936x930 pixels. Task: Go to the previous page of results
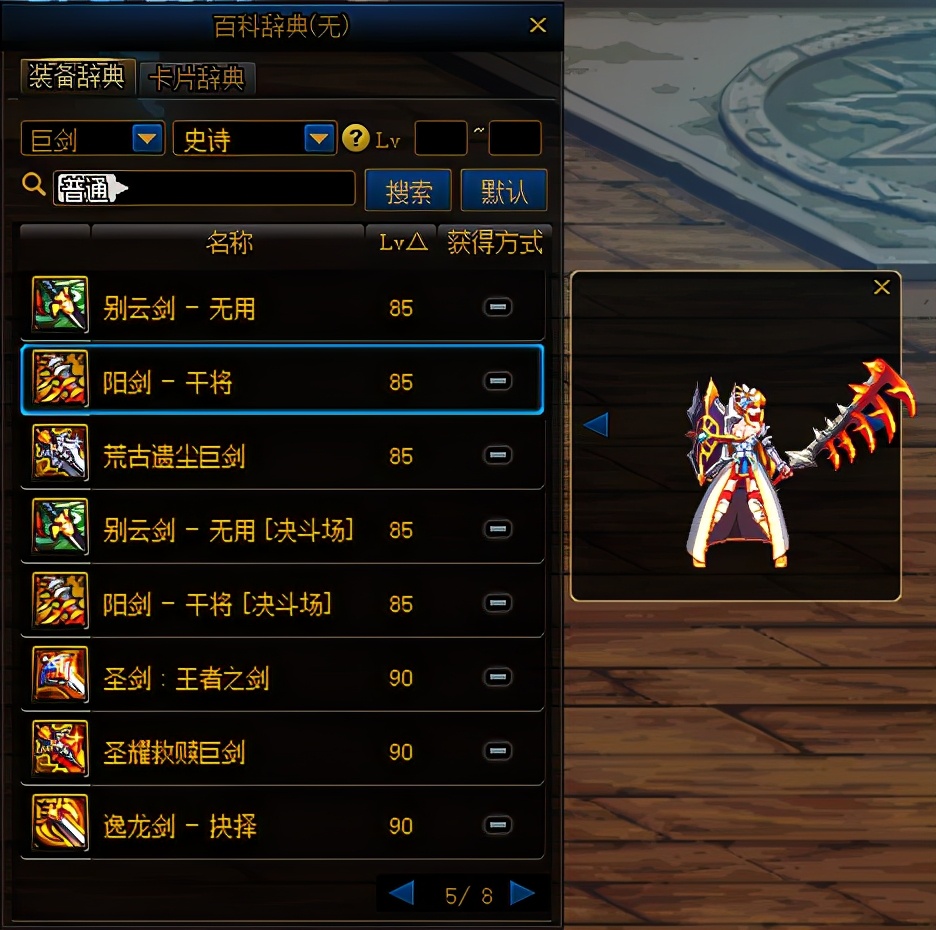(x=401, y=893)
